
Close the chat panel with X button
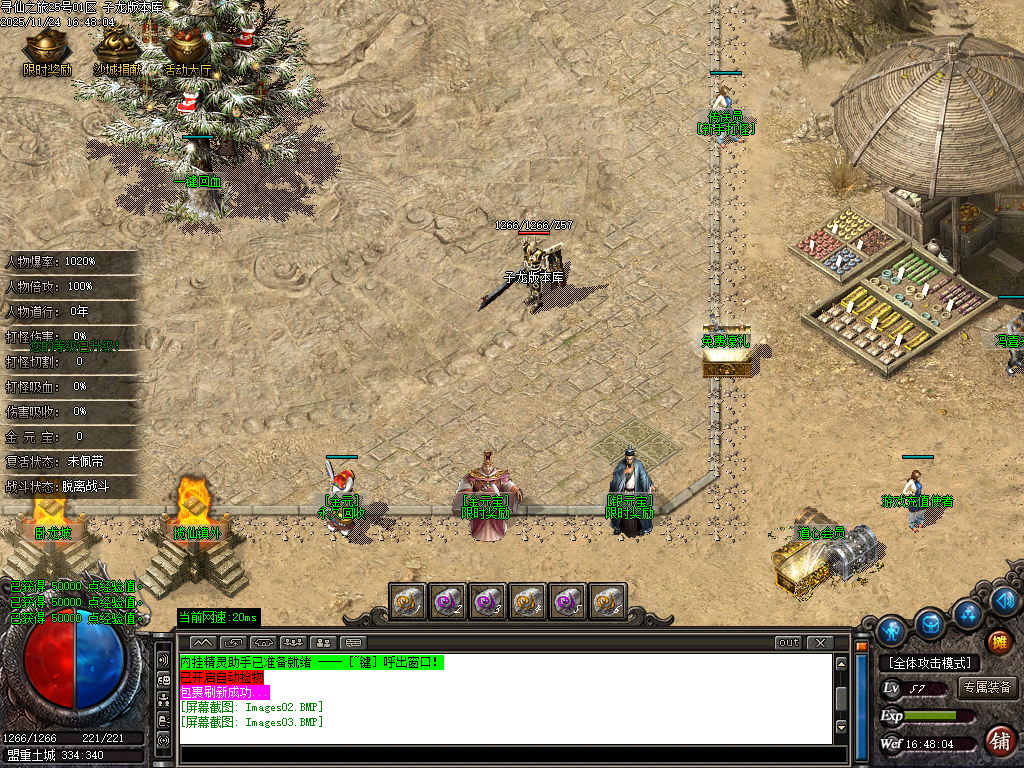[x=820, y=642]
